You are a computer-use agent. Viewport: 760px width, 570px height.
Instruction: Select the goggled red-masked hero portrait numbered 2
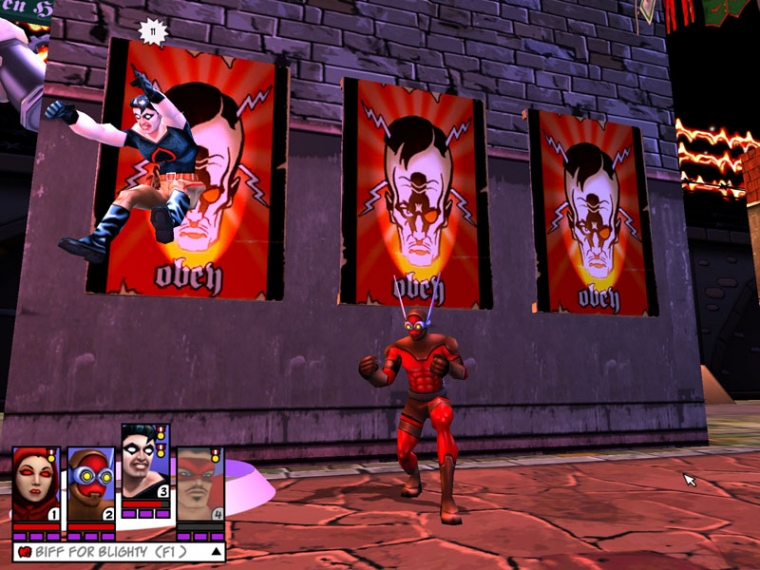[90, 483]
